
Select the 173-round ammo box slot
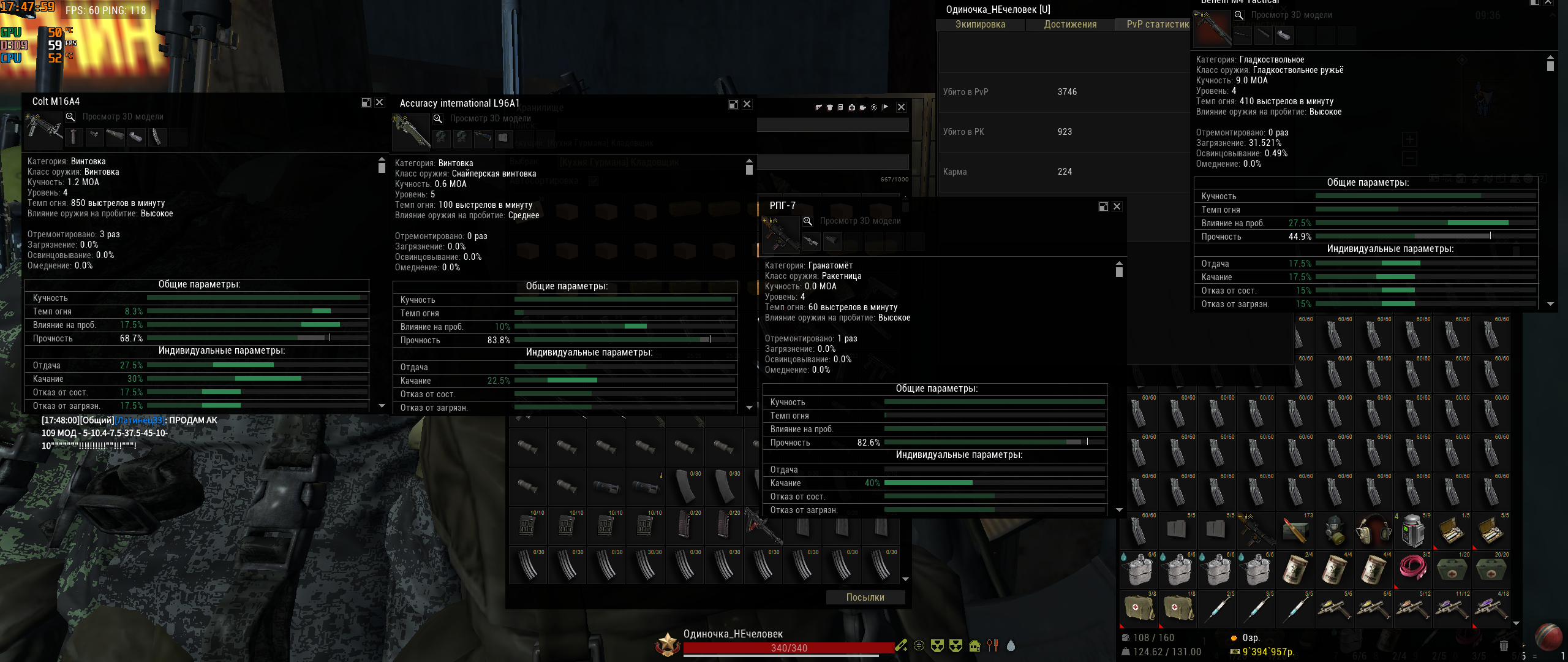[1295, 530]
